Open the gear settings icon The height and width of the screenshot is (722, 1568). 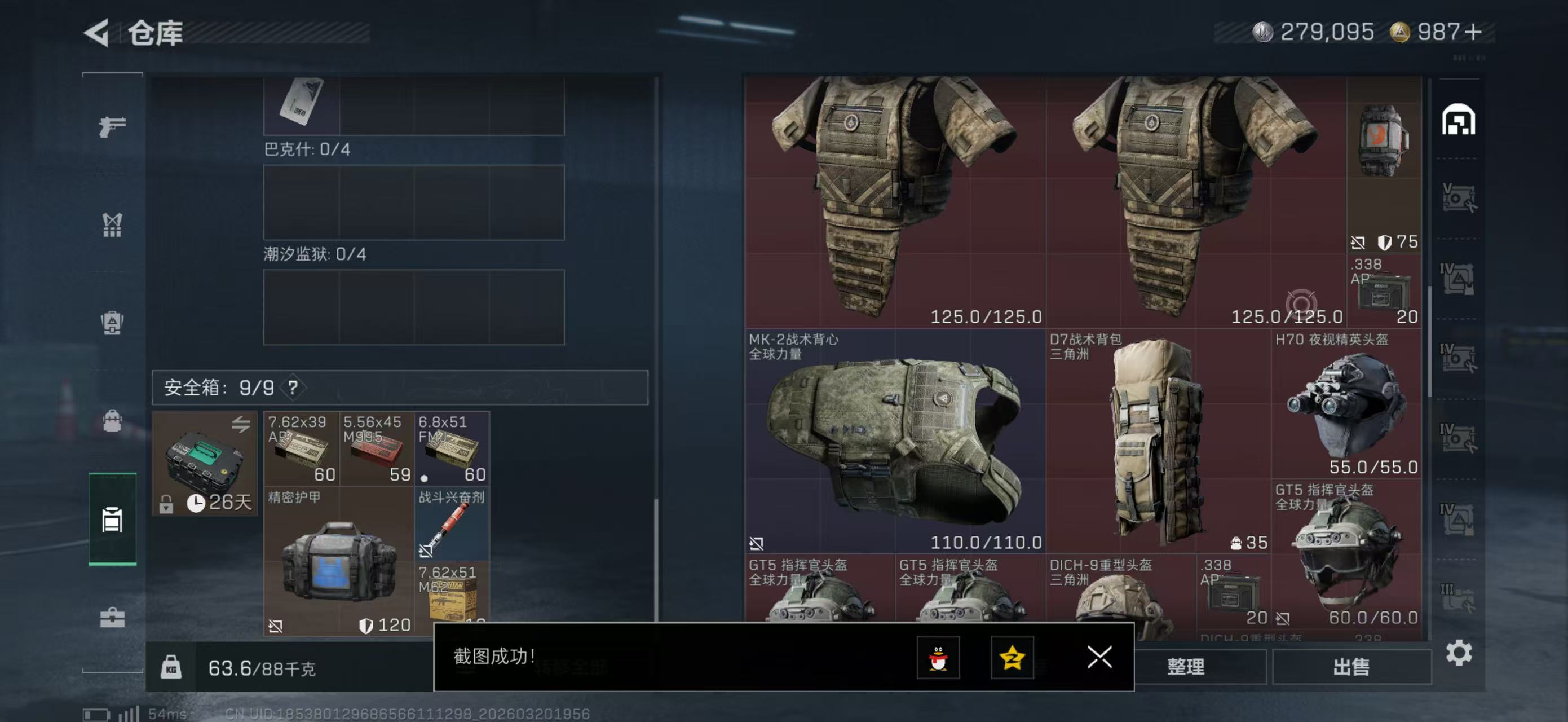(1459, 653)
